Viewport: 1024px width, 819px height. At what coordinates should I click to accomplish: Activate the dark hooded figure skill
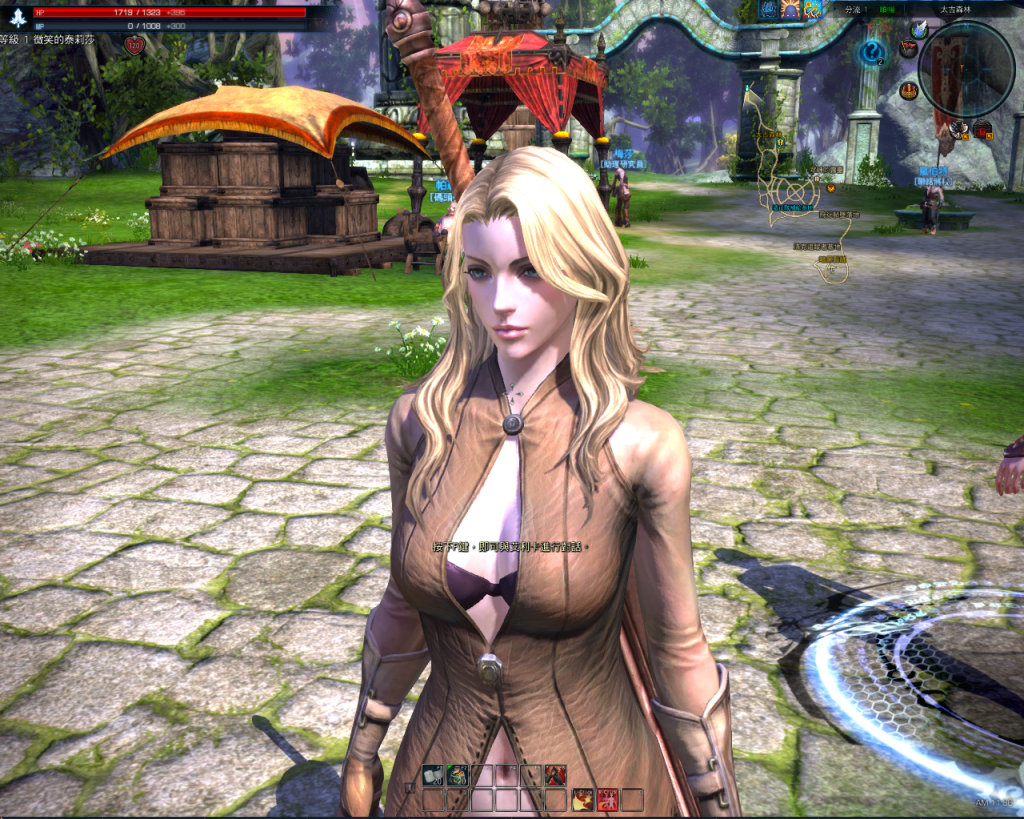click(556, 775)
